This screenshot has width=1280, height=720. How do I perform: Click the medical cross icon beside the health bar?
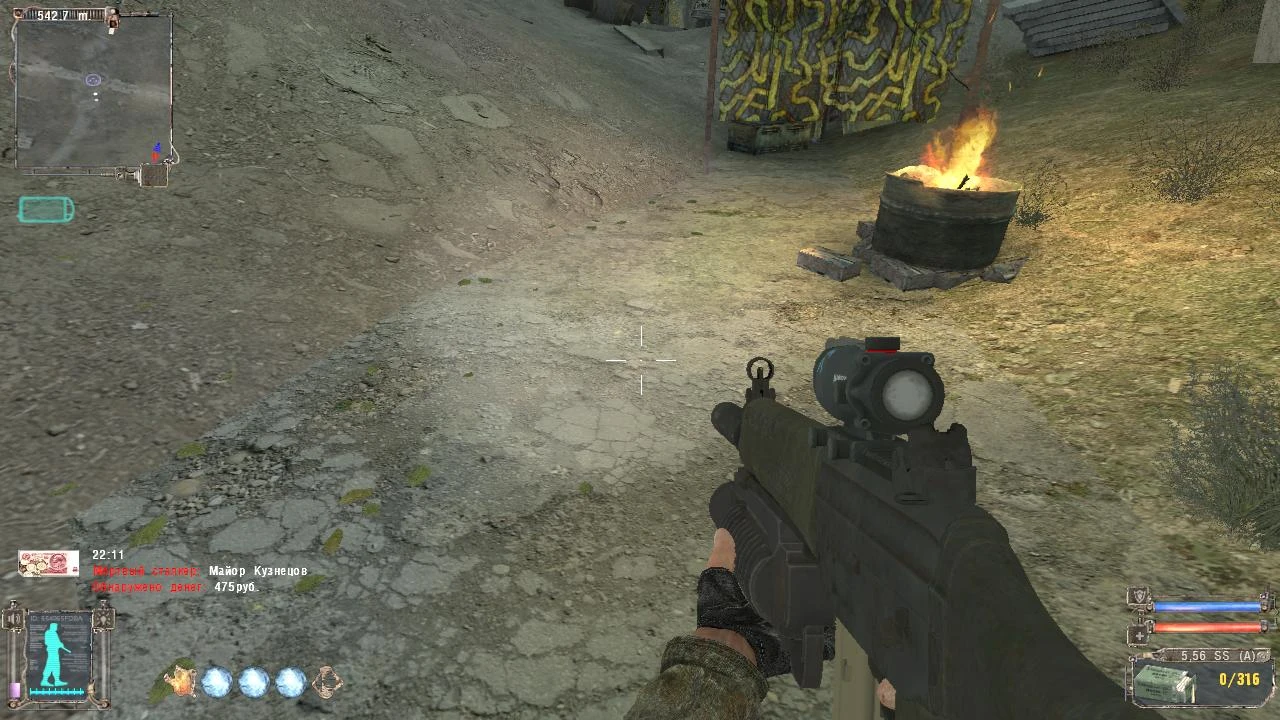[x=1140, y=635]
